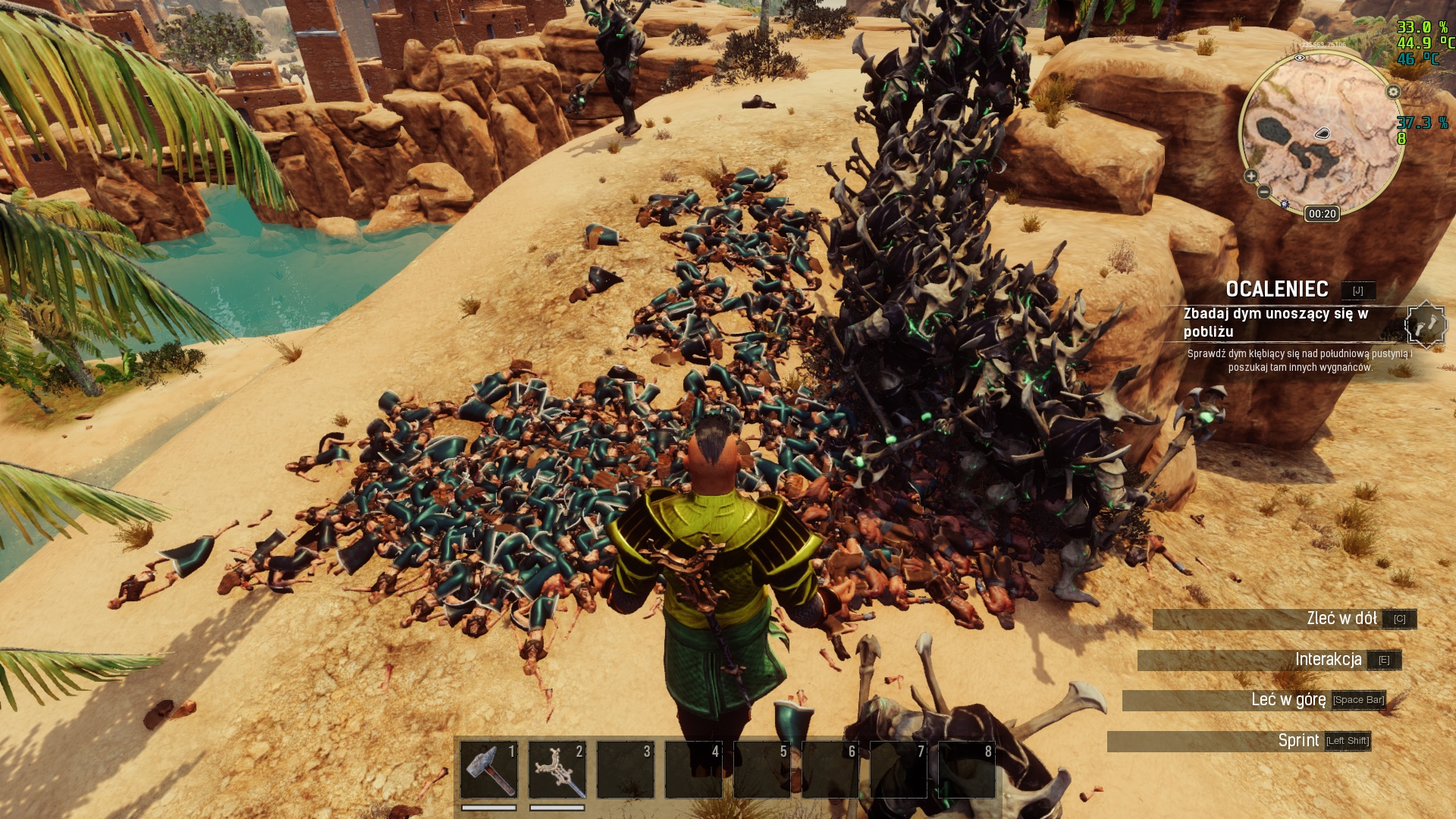Click the circular minimap
This screenshot has height=819, width=1456.
pyautogui.click(x=1322, y=133)
